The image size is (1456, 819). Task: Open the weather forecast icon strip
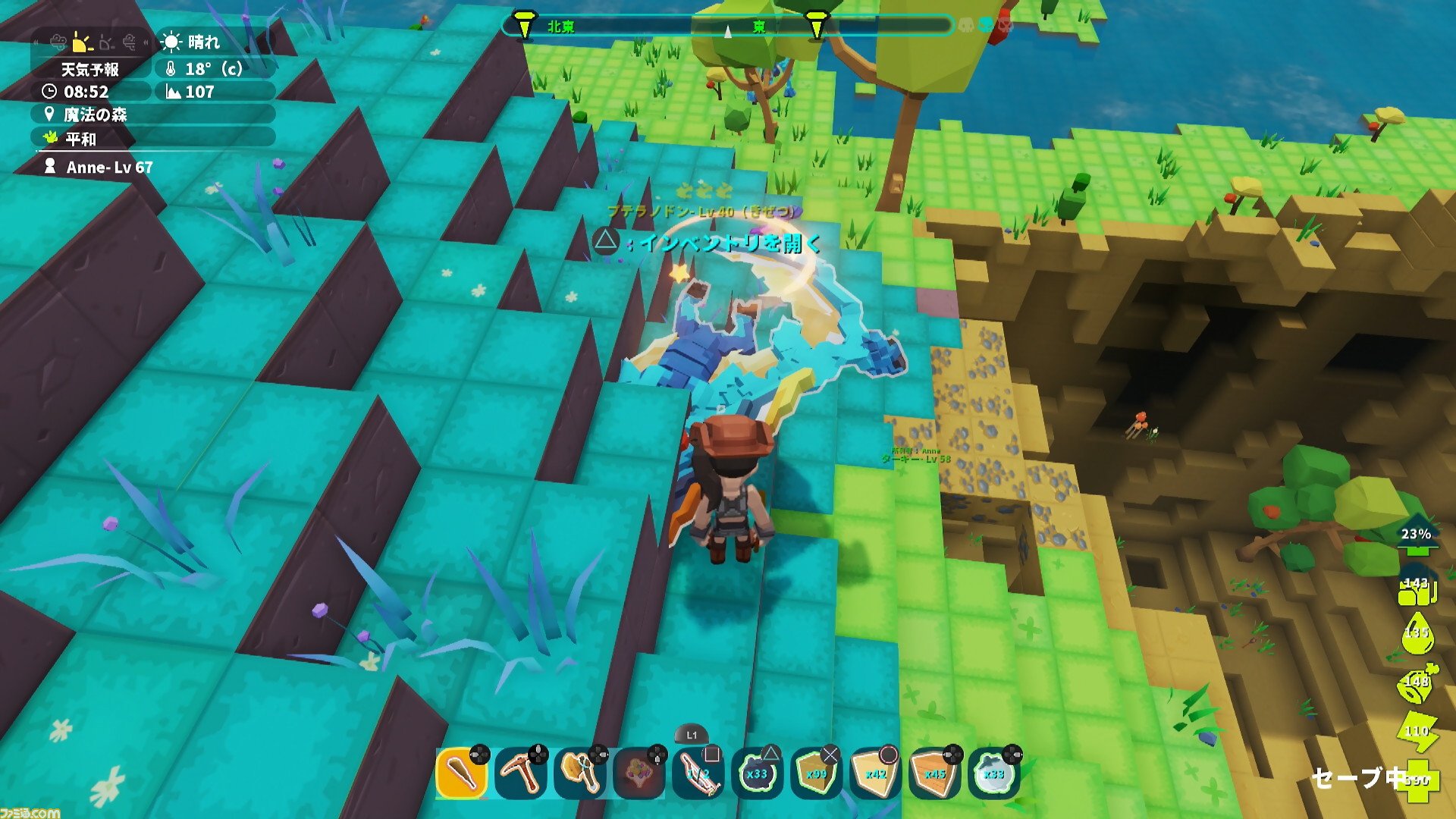coord(90,43)
